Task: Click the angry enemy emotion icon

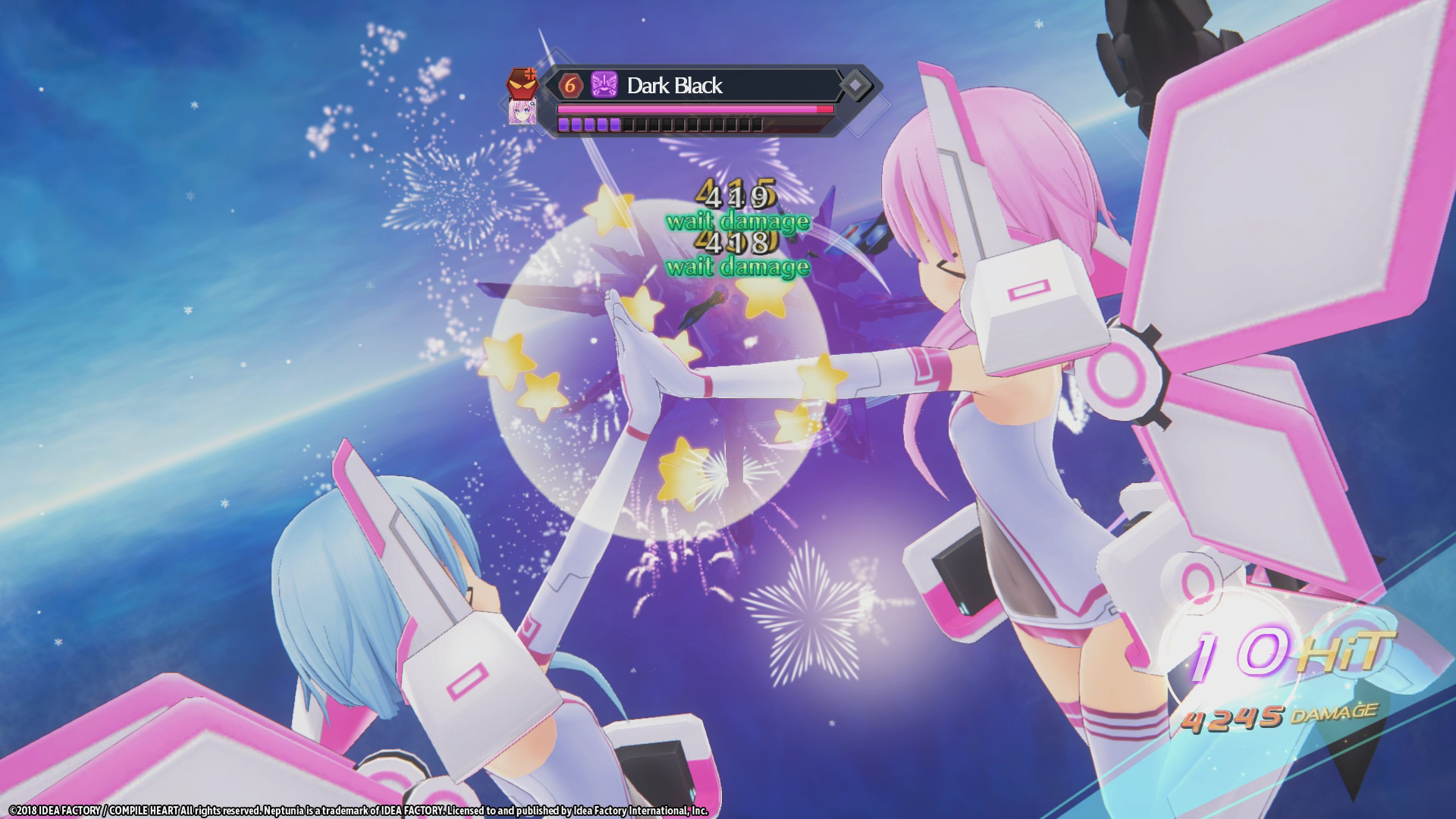Action: pos(523,83)
